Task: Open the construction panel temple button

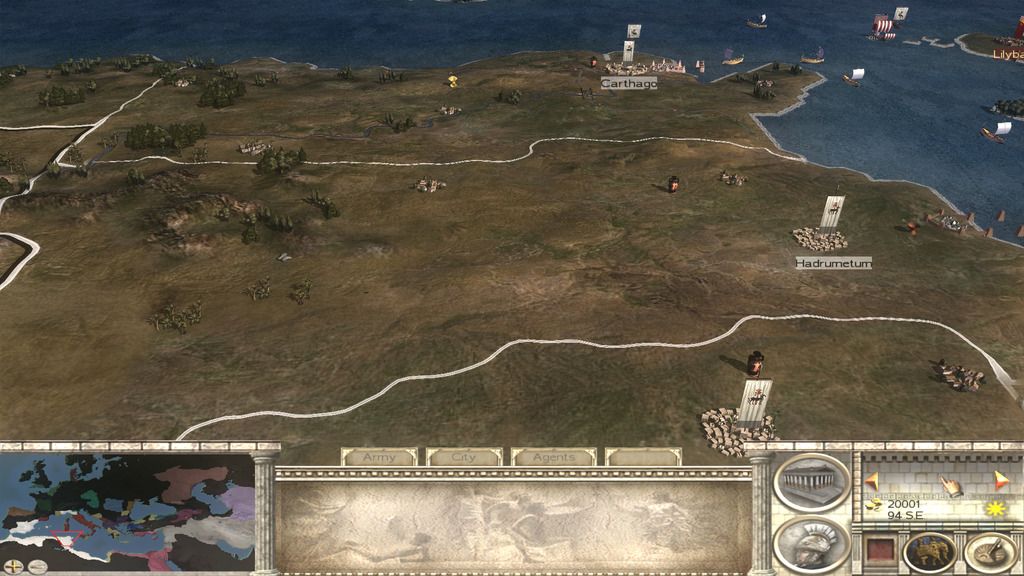Action: [x=811, y=483]
